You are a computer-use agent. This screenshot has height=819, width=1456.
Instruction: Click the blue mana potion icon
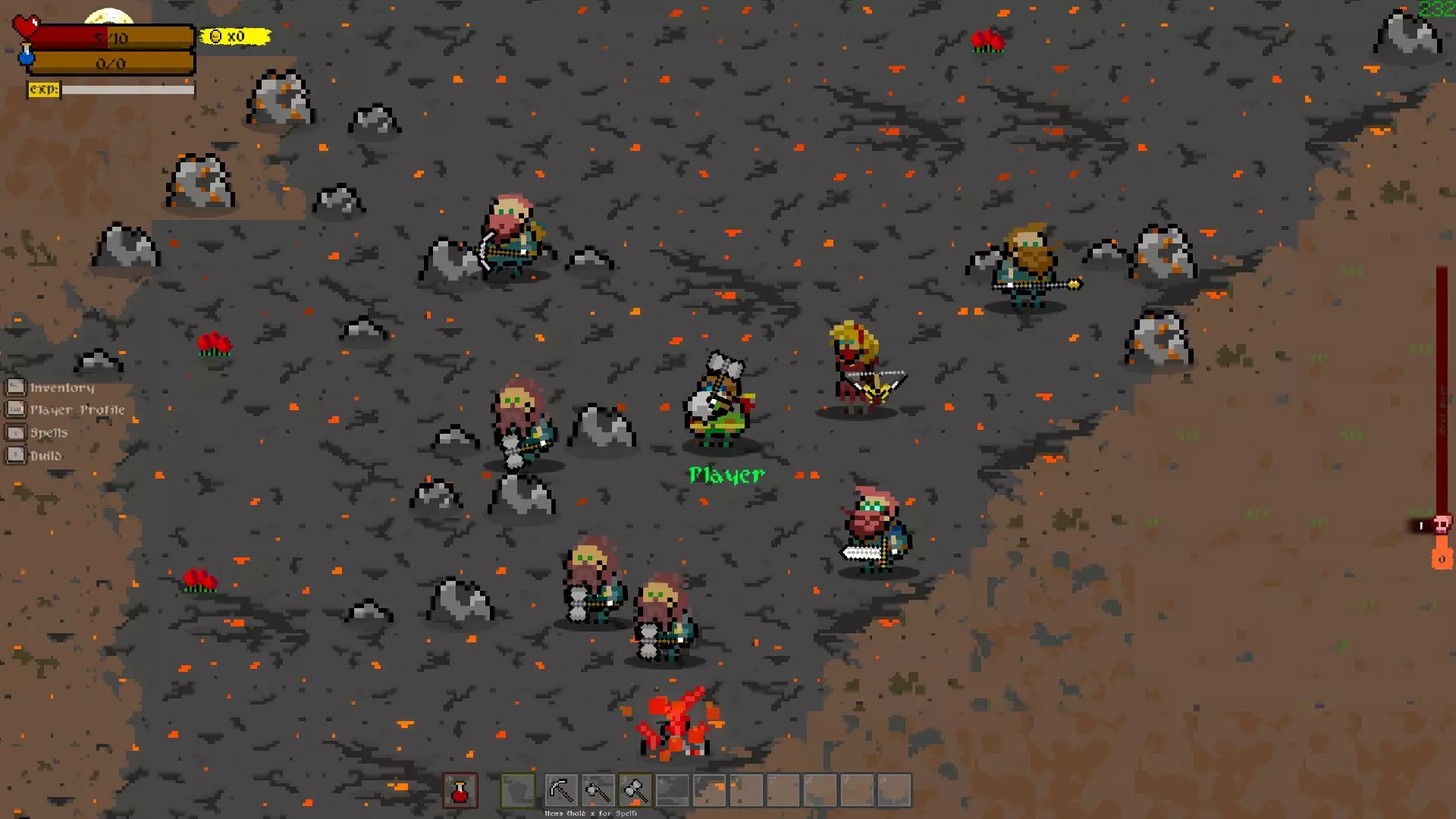[25, 58]
